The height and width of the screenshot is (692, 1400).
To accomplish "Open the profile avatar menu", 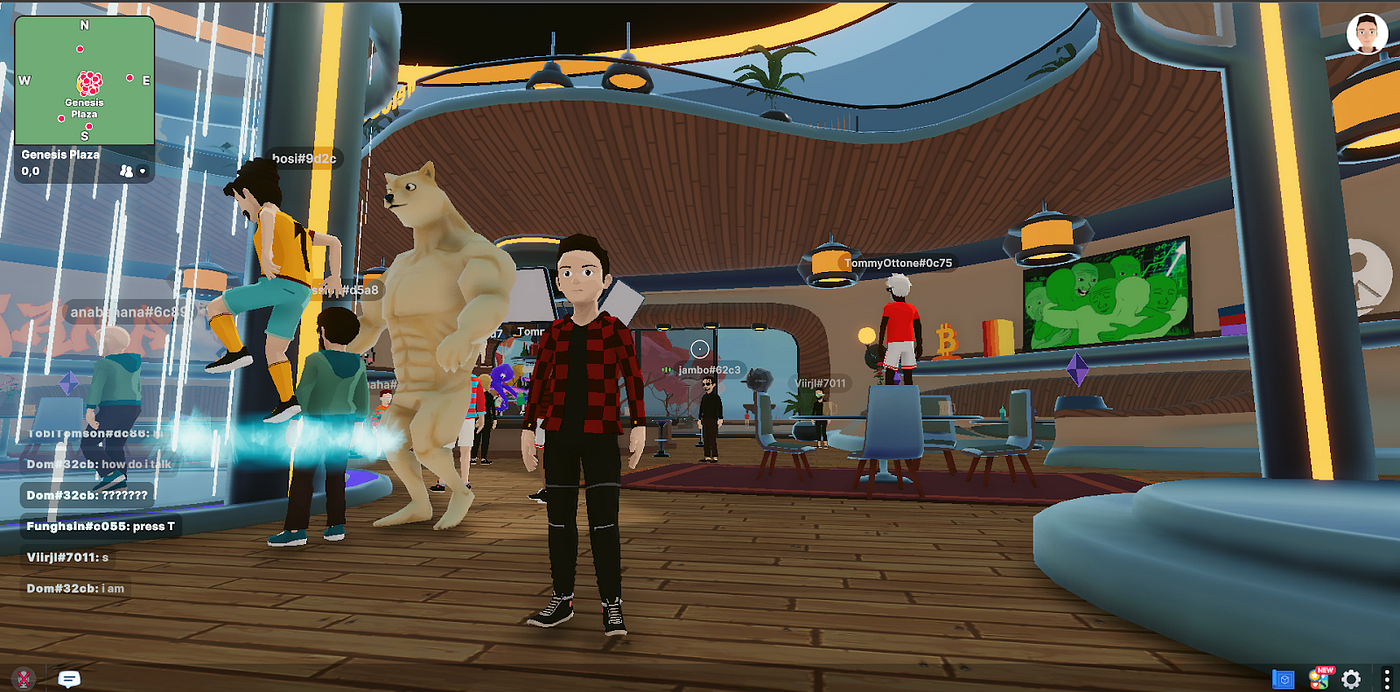I will pos(1366,34).
